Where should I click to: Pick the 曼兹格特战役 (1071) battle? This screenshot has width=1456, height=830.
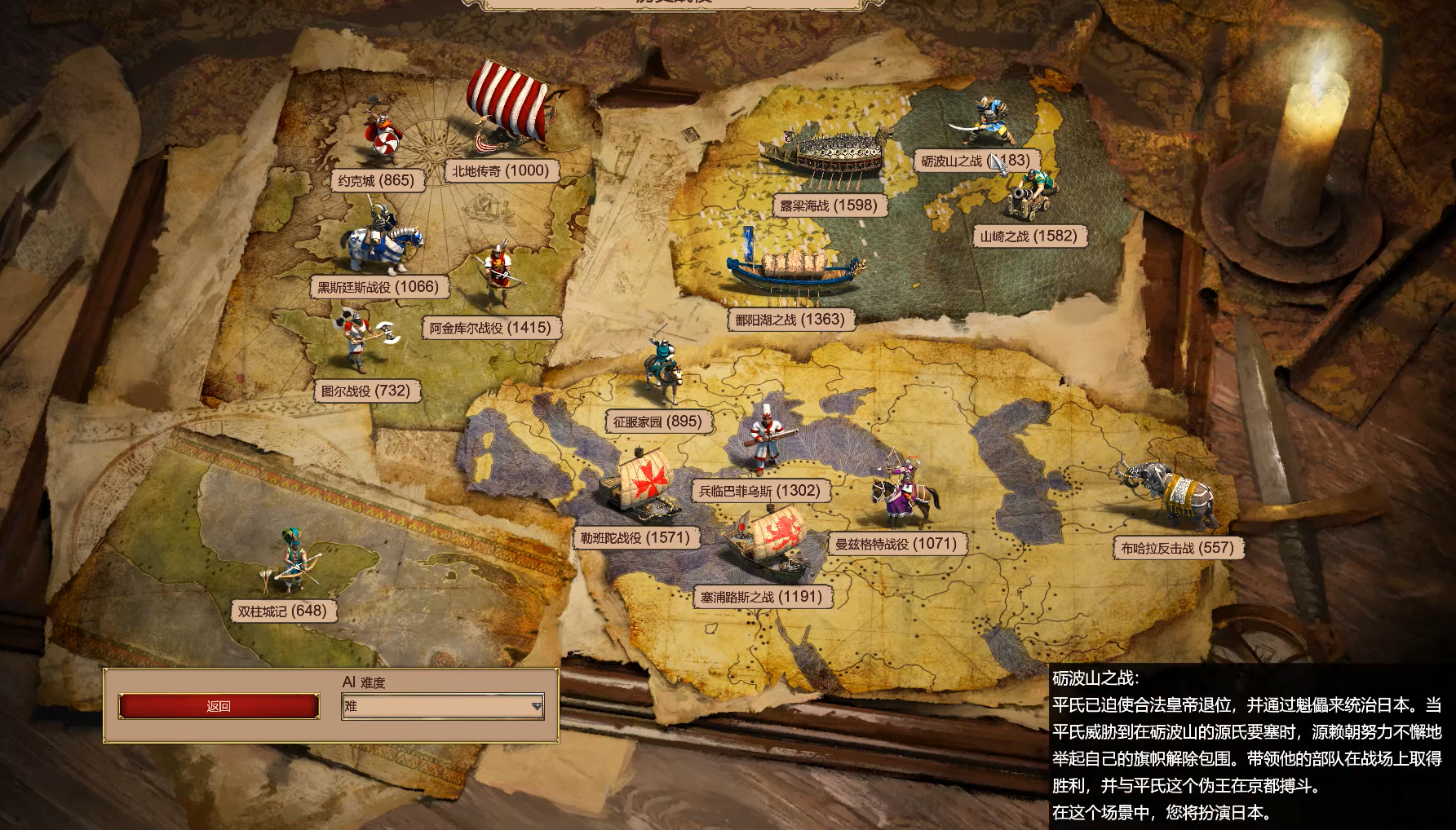click(x=896, y=544)
